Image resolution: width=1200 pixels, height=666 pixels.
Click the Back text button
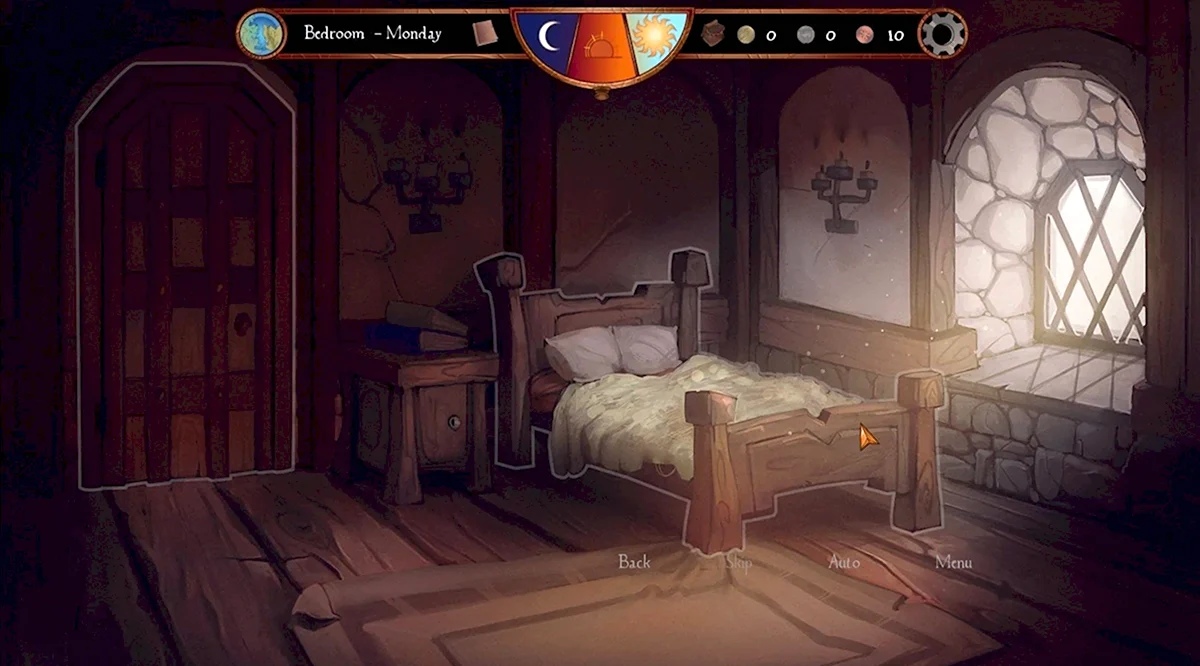[x=634, y=562]
